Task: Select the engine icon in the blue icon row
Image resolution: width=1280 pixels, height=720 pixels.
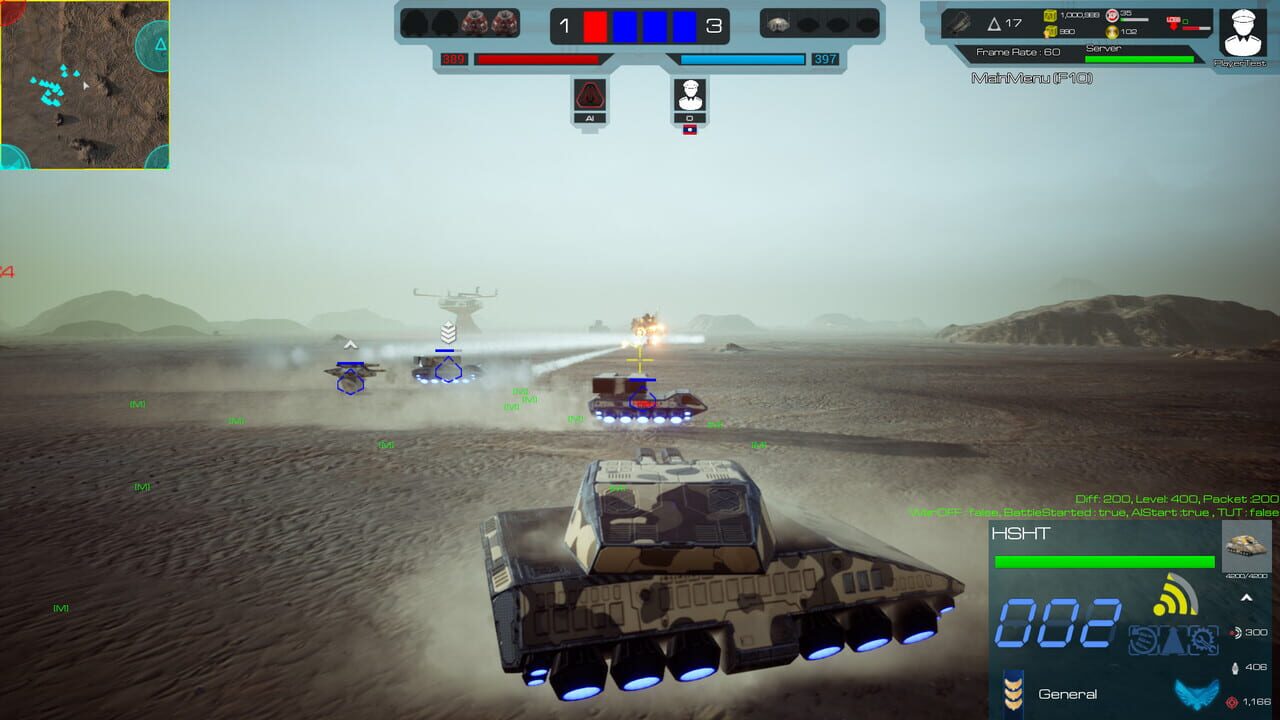Action: 1141,639
